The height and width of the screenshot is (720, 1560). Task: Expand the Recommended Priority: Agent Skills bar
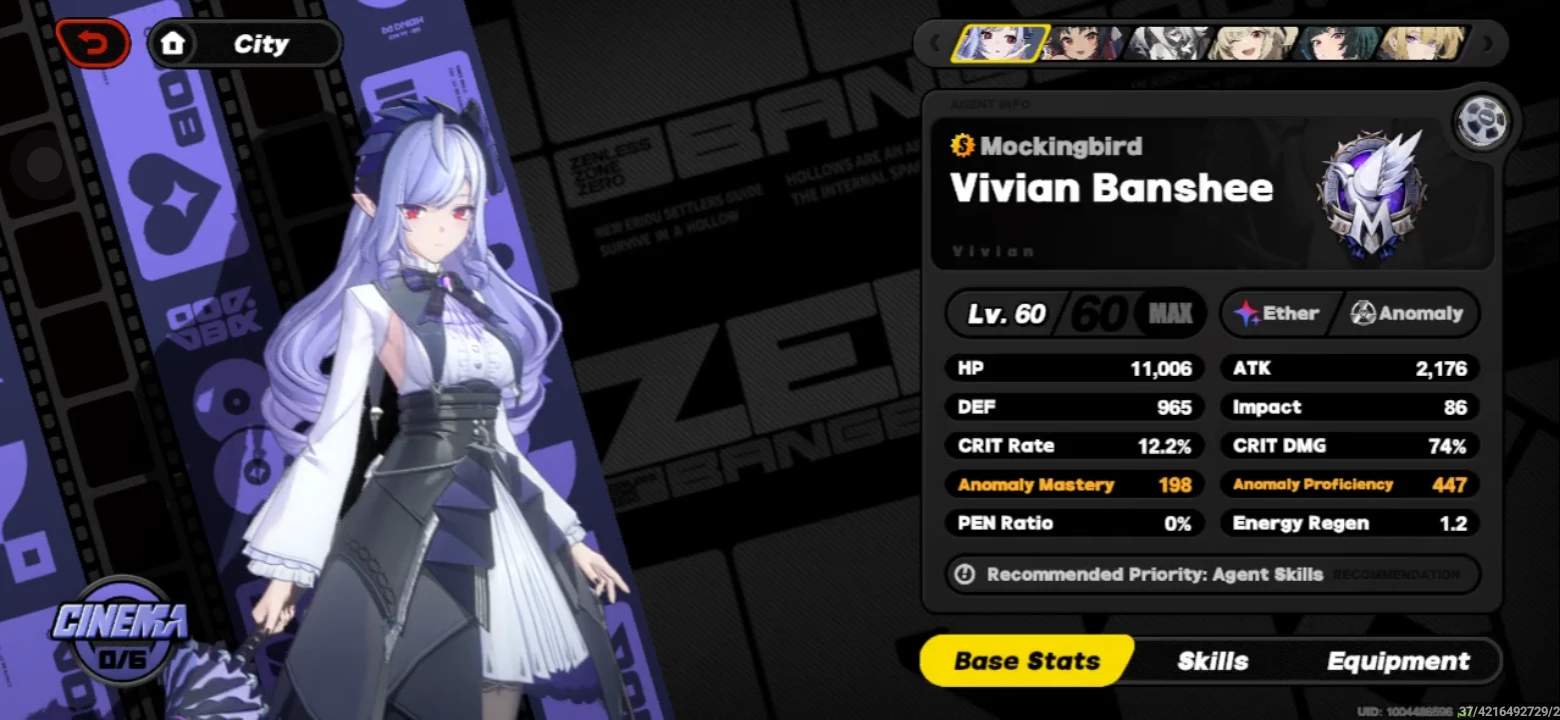coord(1150,574)
